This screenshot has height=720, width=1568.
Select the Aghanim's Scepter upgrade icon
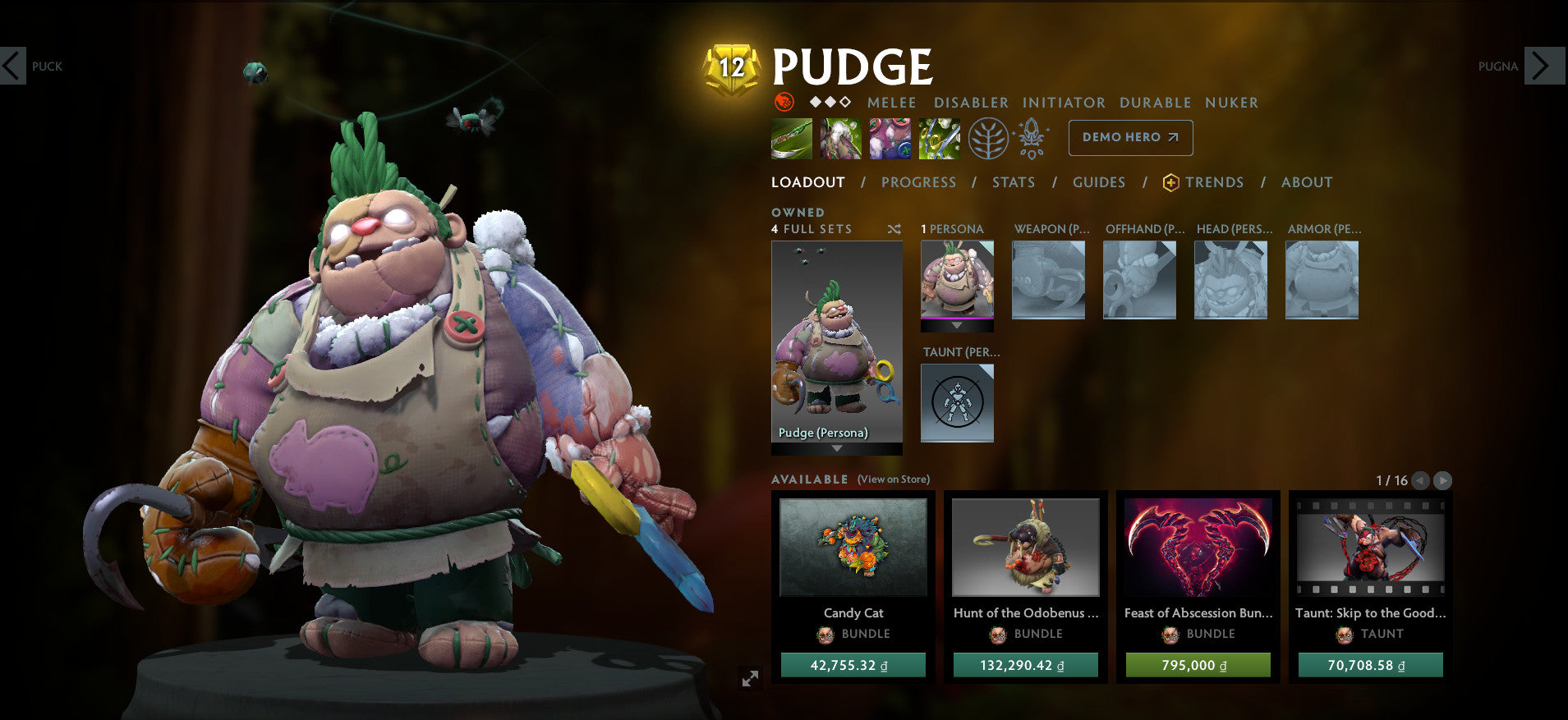point(1032,138)
